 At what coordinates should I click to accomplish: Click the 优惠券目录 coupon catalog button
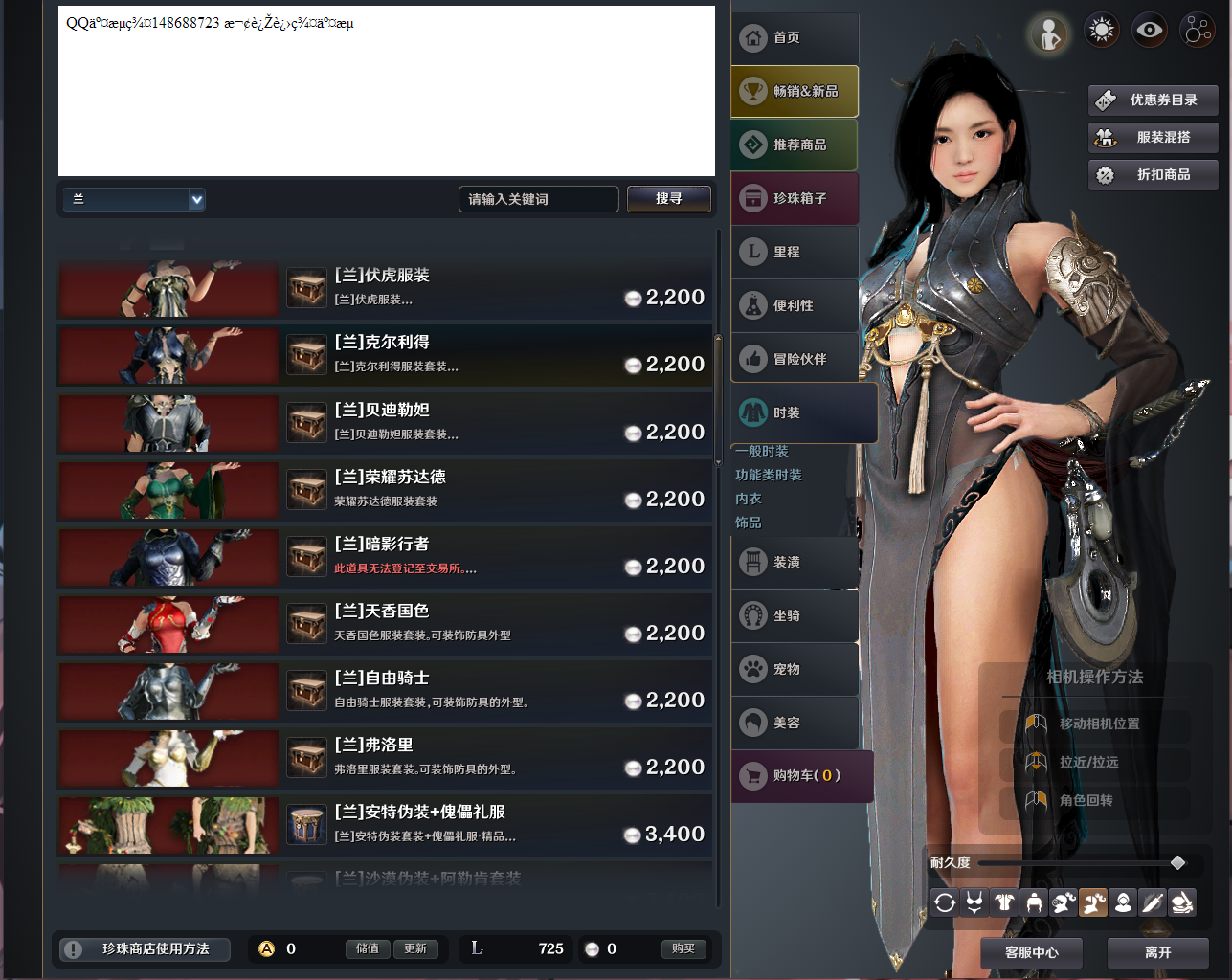point(1153,100)
